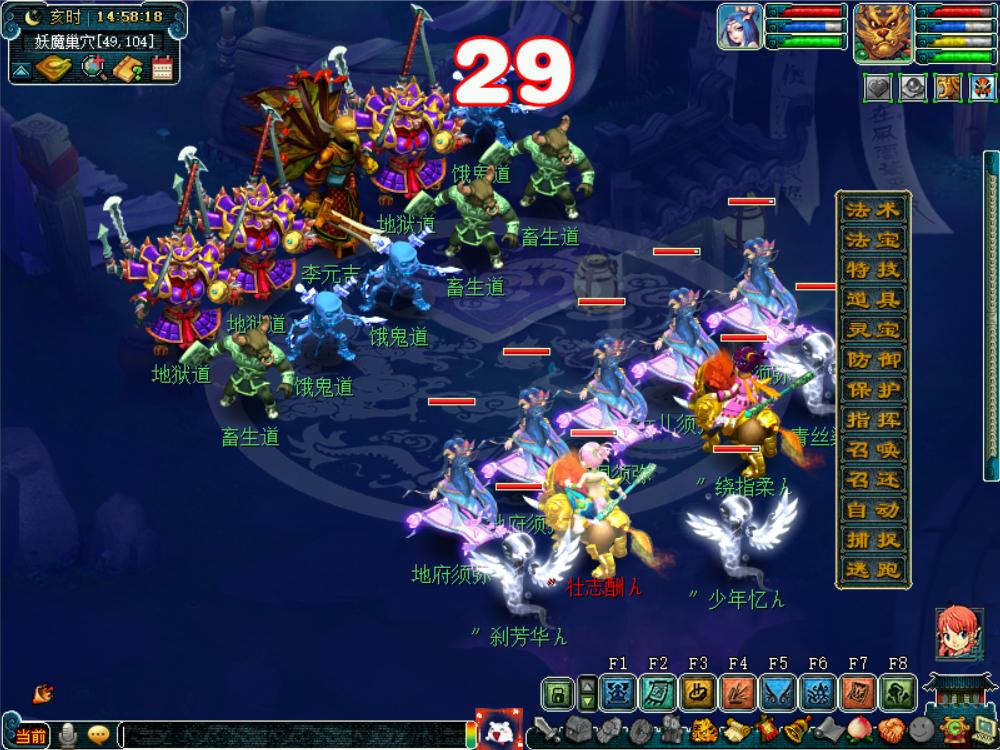Open 特技 (Special Skills) battle command
The image size is (1000, 750).
point(873,269)
